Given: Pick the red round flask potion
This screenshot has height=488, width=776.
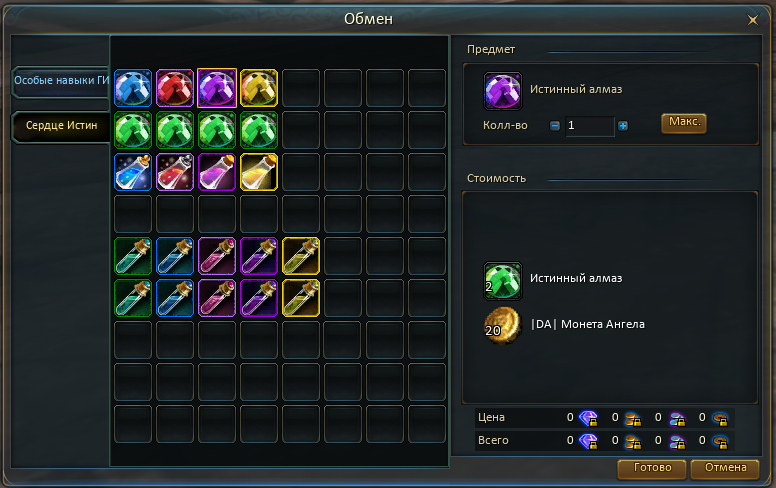Looking at the screenshot, I should click(x=175, y=172).
